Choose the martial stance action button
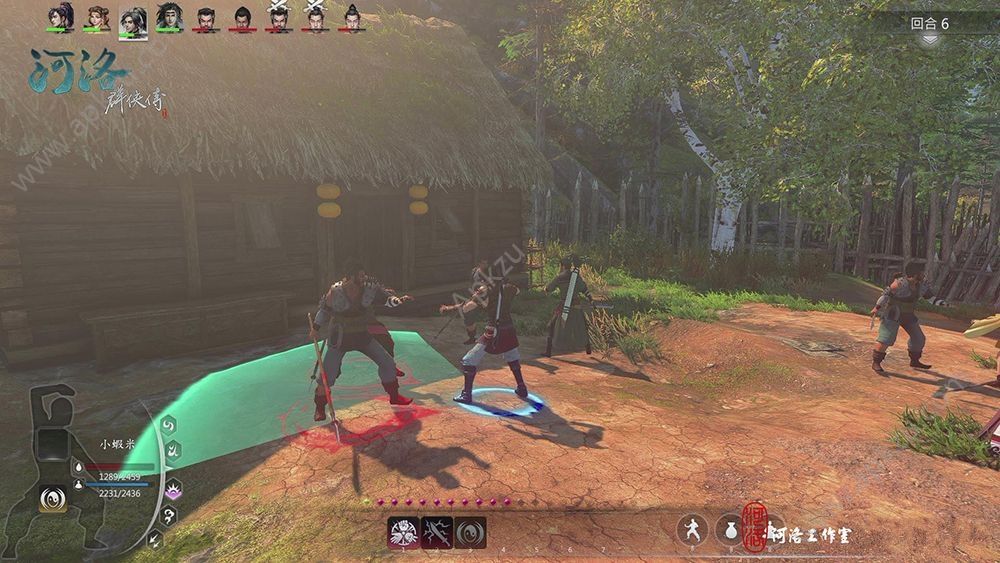 (692, 530)
